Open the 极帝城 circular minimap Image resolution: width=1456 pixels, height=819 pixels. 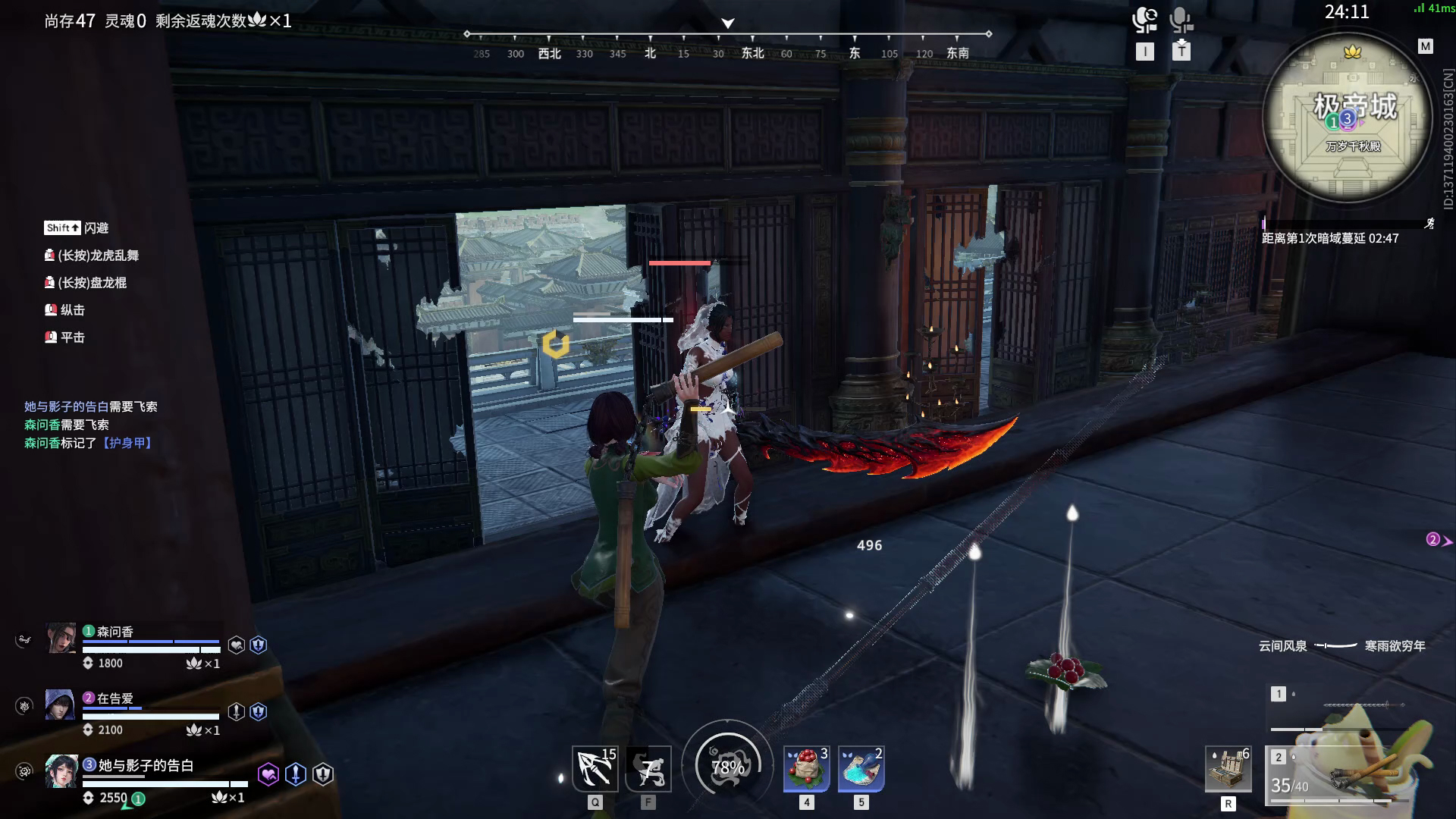[x=1347, y=118]
